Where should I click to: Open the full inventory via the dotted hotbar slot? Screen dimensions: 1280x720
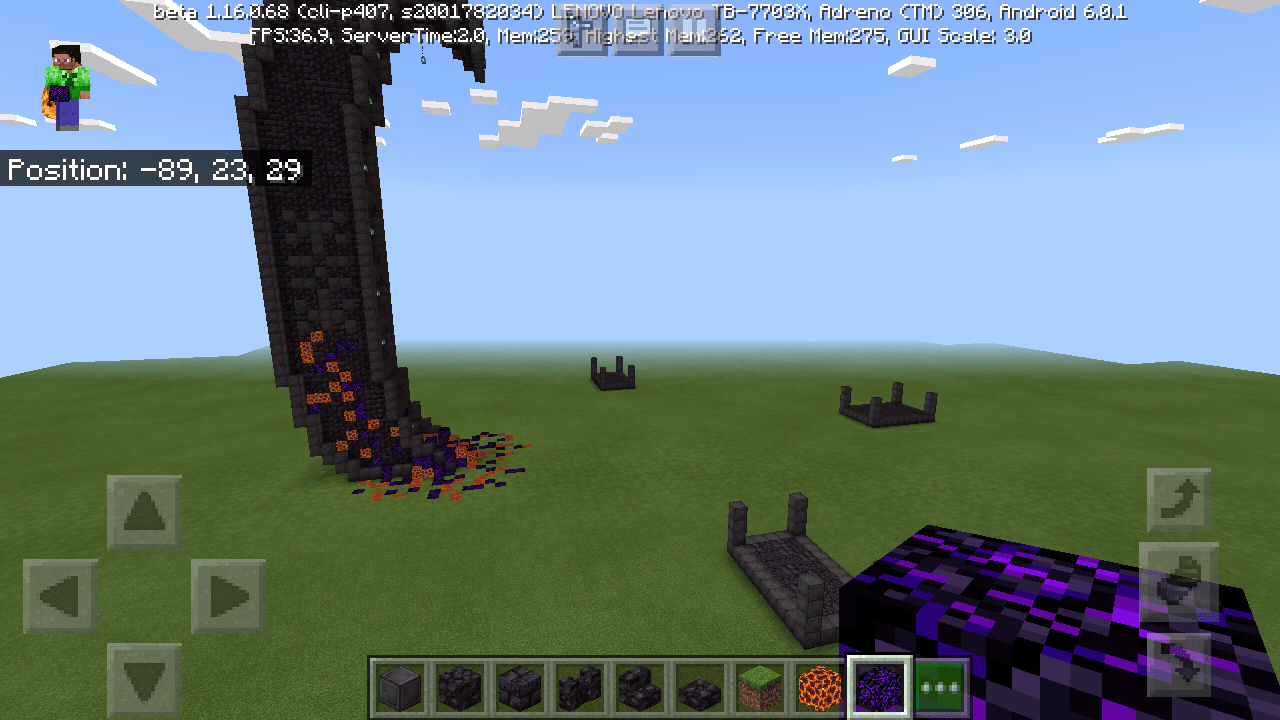[x=940, y=686]
